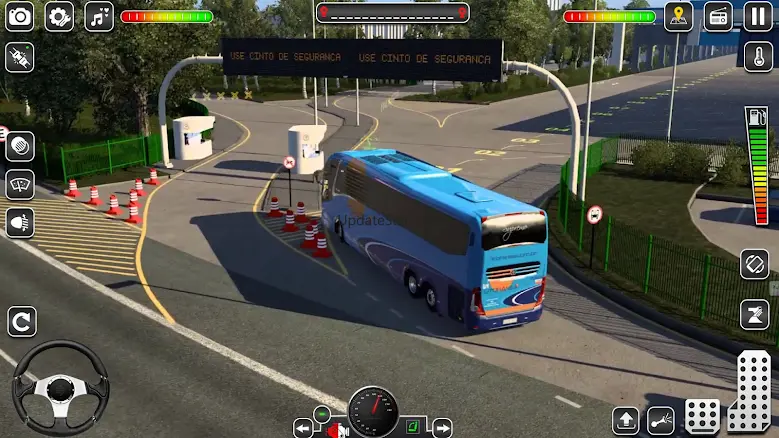This screenshot has width=779, height=438.
Task: Switch on the headlights
Action: pos(20,222)
